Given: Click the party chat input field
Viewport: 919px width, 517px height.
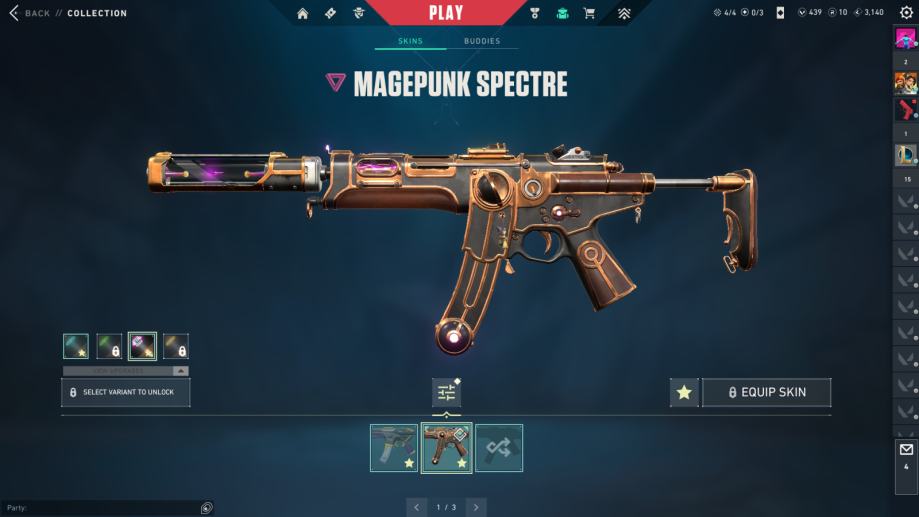Looking at the screenshot, I should click(x=100, y=508).
